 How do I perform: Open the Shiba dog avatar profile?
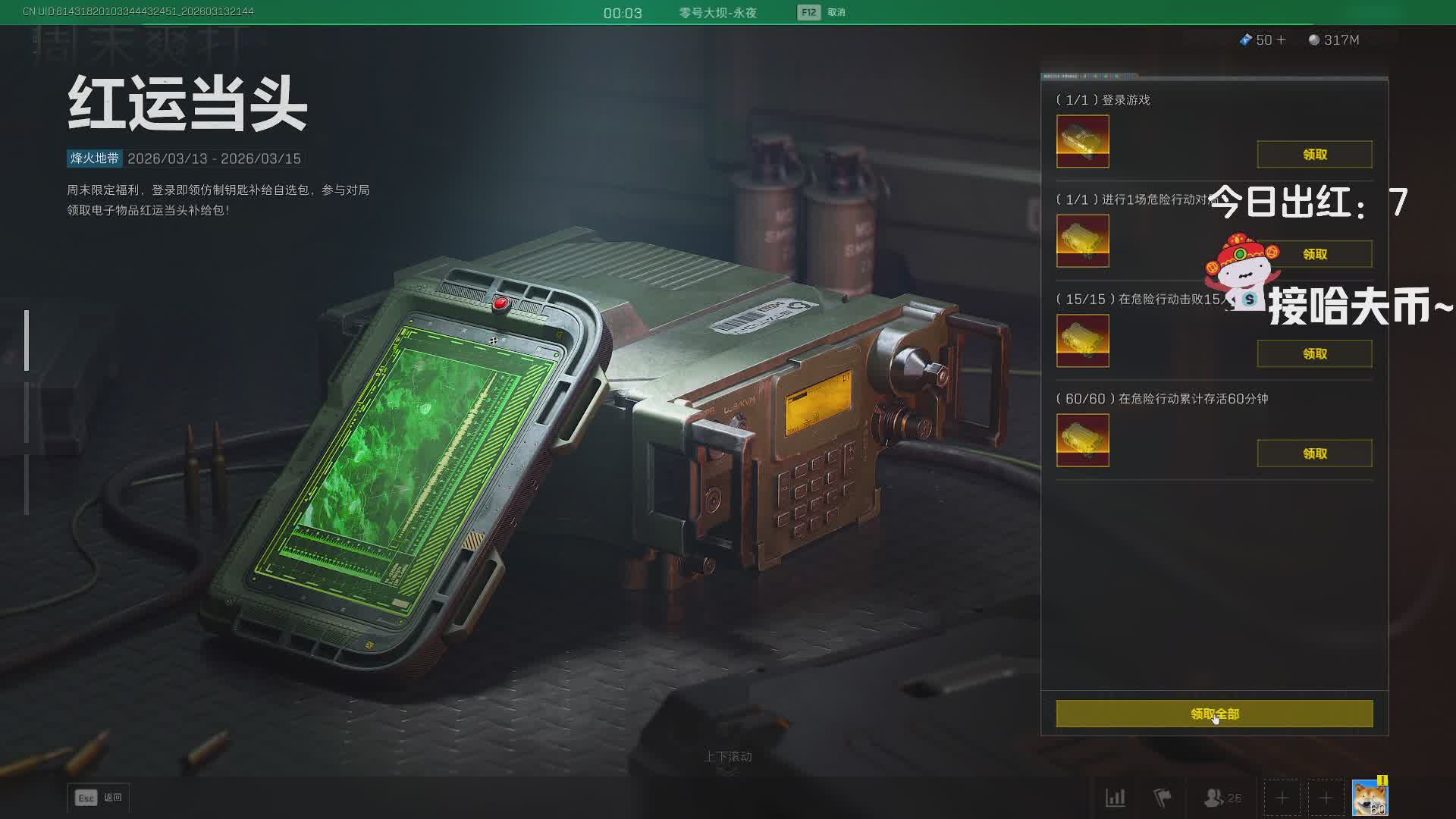tap(1370, 798)
